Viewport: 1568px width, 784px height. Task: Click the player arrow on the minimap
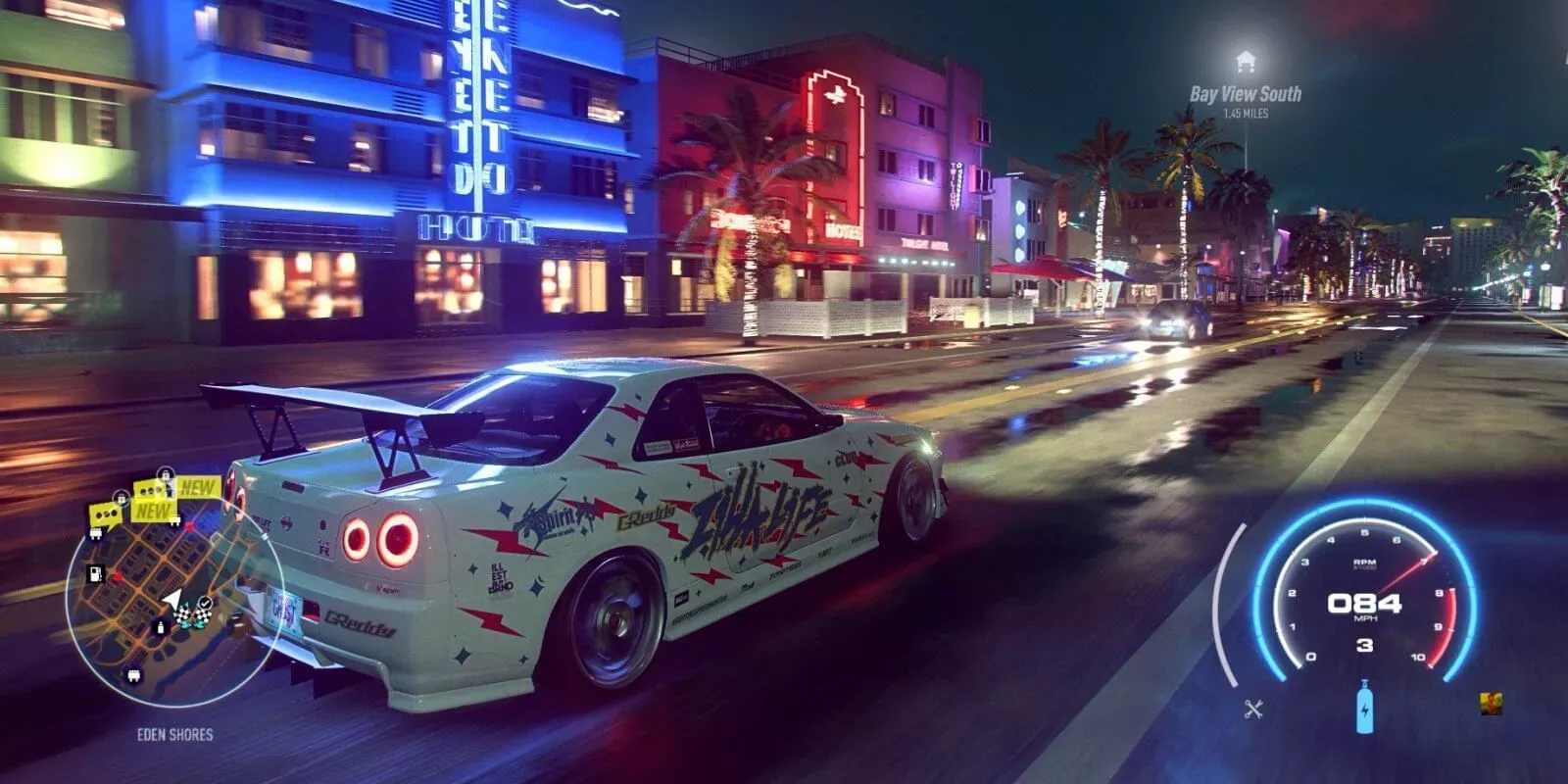(171, 597)
